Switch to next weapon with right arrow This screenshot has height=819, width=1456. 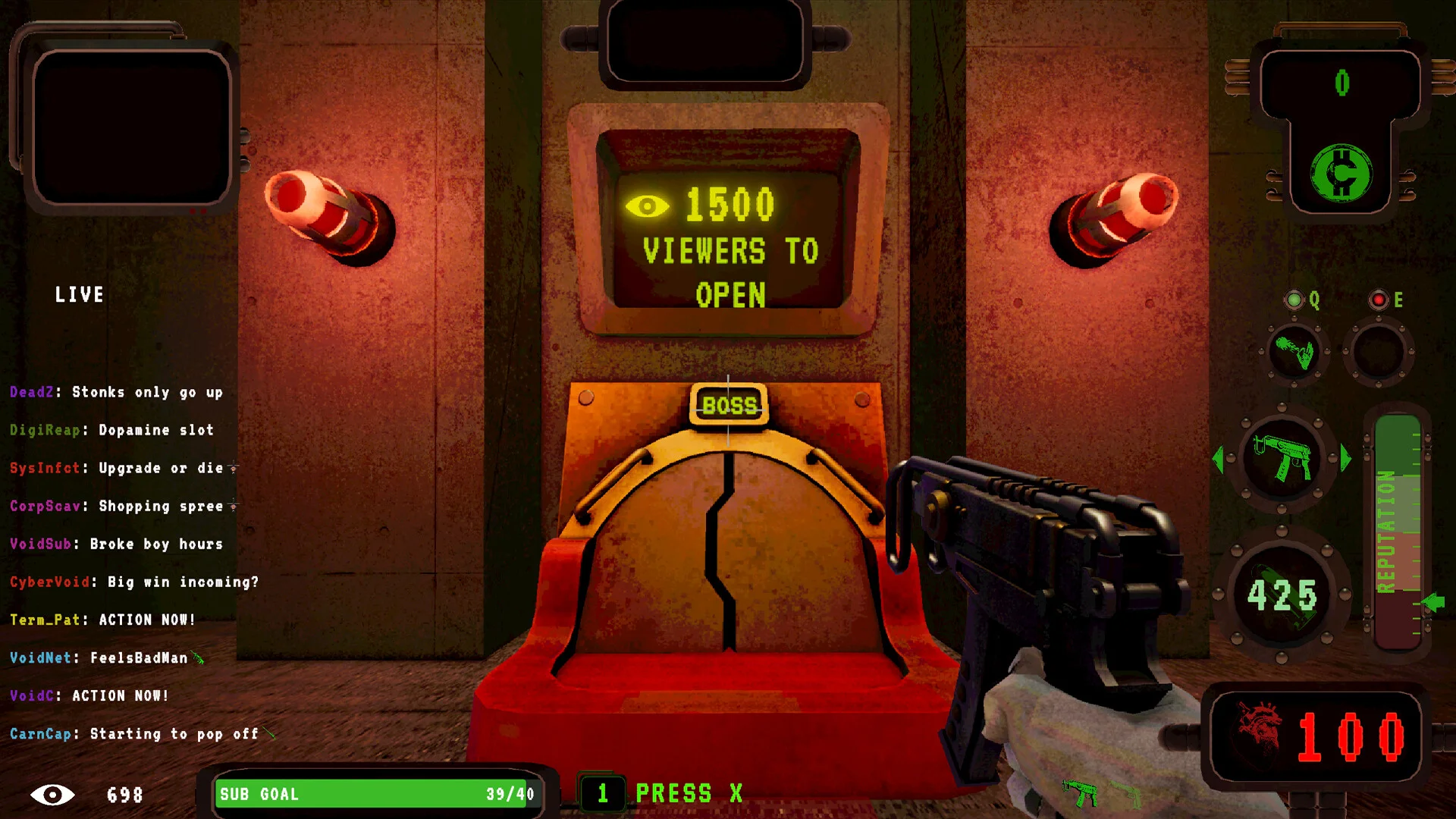coord(1346,459)
